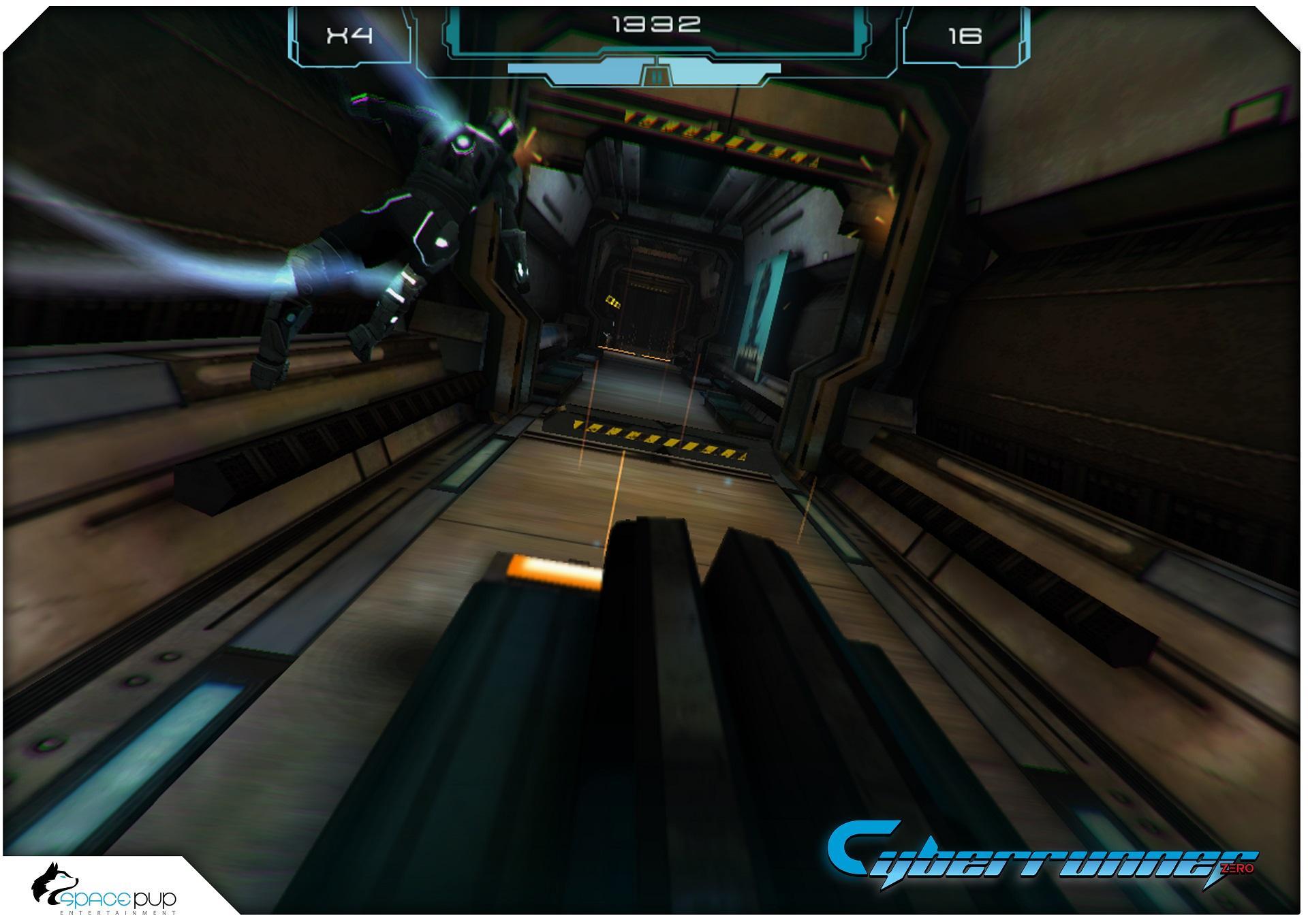Toggle pause using the center bar control
Image resolution: width=1308 pixels, height=924 pixels.
pyautogui.click(x=656, y=77)
